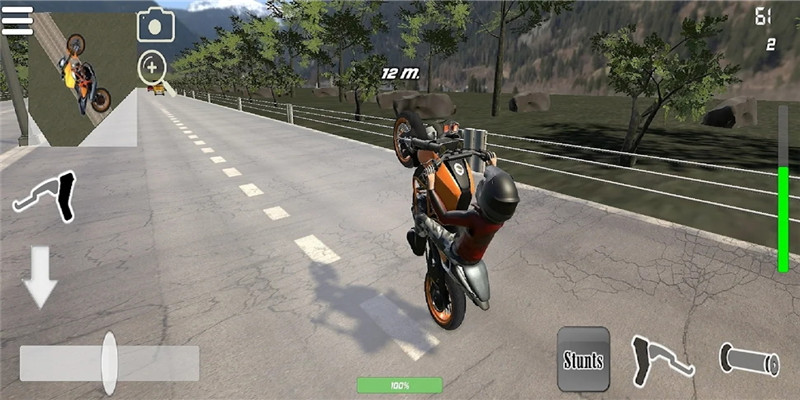This screenshot has width=800, height=400.
Task: Tap the down arrow lean button
Action: pos(42,276)
